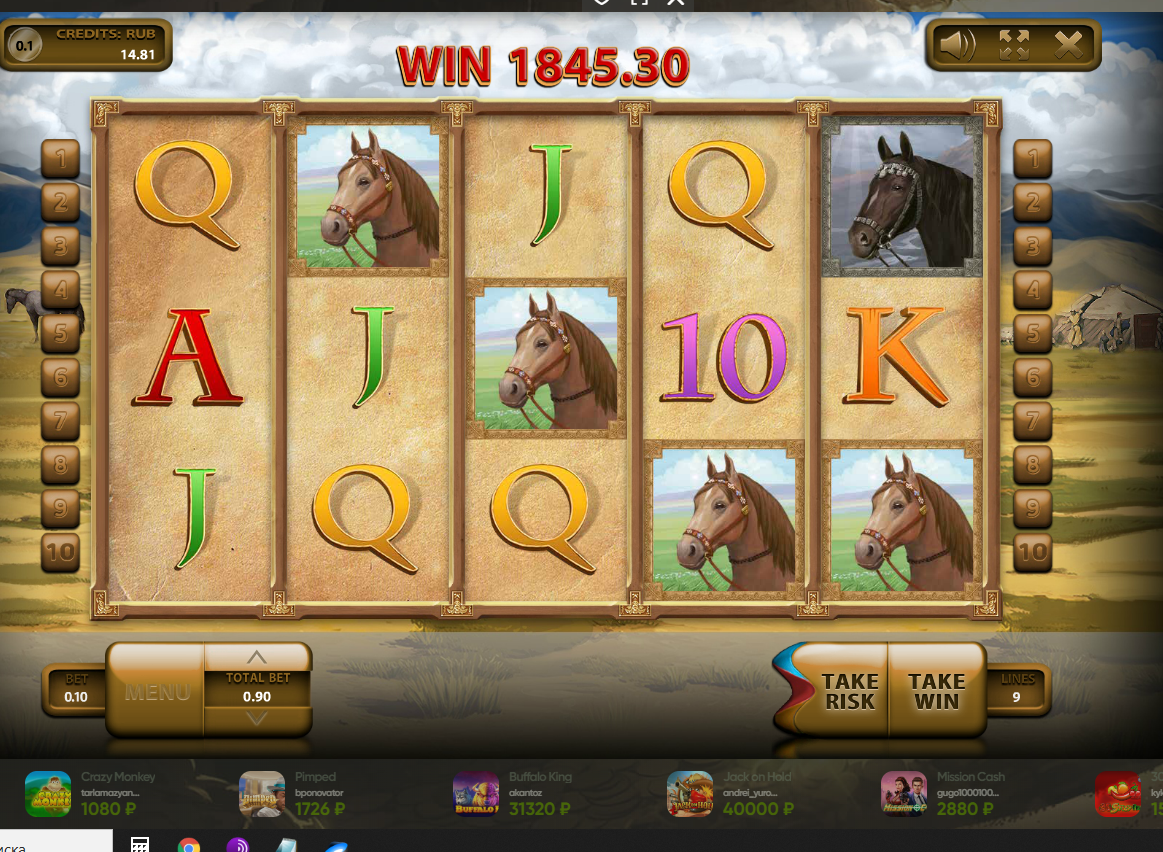Open the Jack on Hold game thumbnail

click(x=690, y=794)
